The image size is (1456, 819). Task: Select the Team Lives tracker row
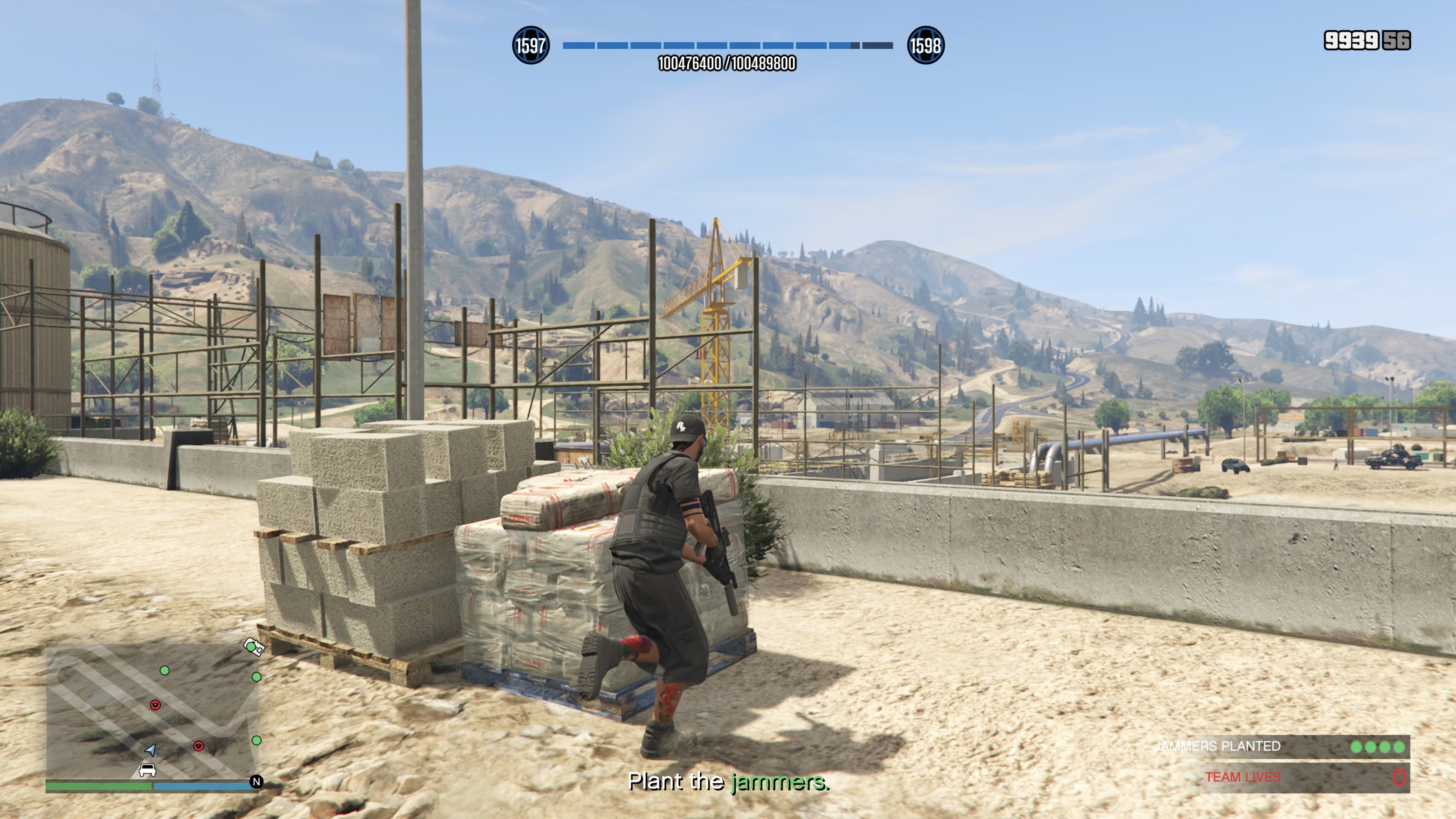tap(1294, 777)
